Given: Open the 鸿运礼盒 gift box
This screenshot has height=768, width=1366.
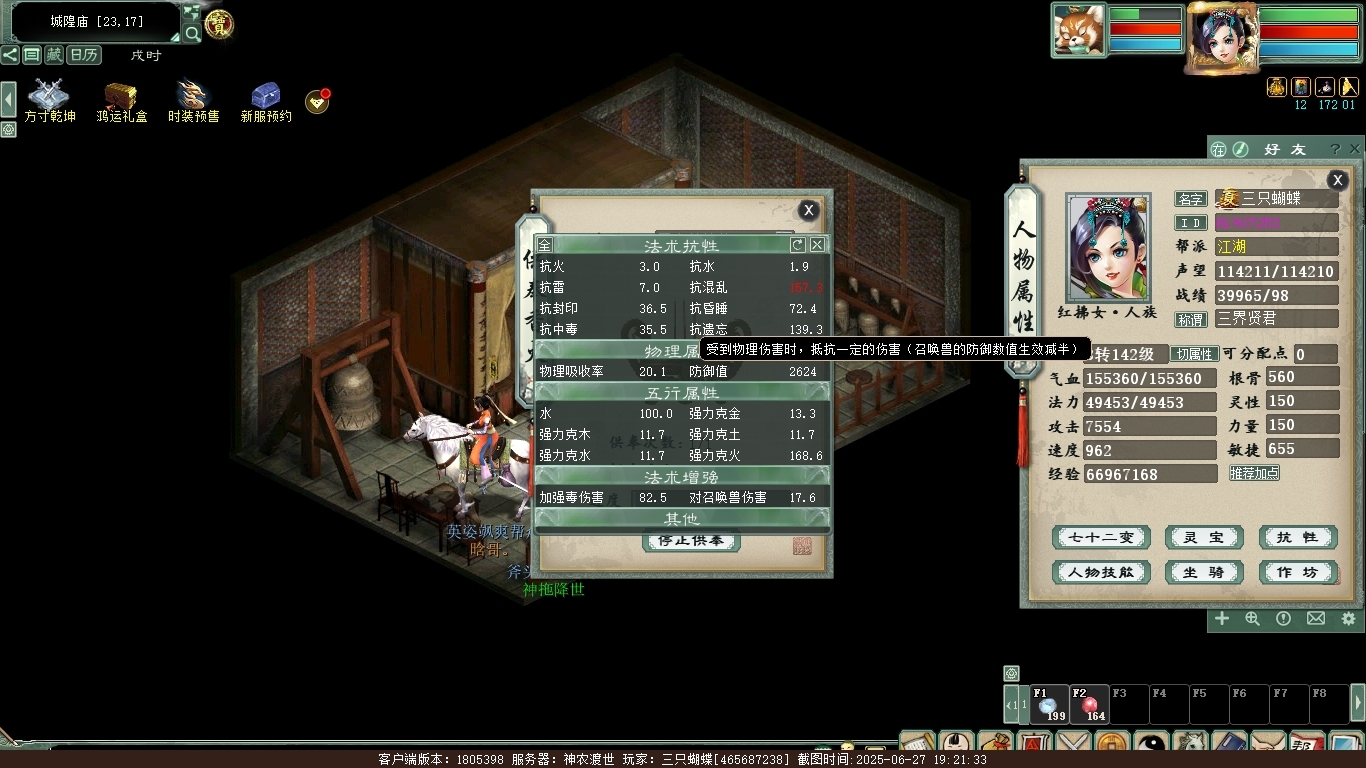Looking at the screenshot, I should tap(122, 101).
